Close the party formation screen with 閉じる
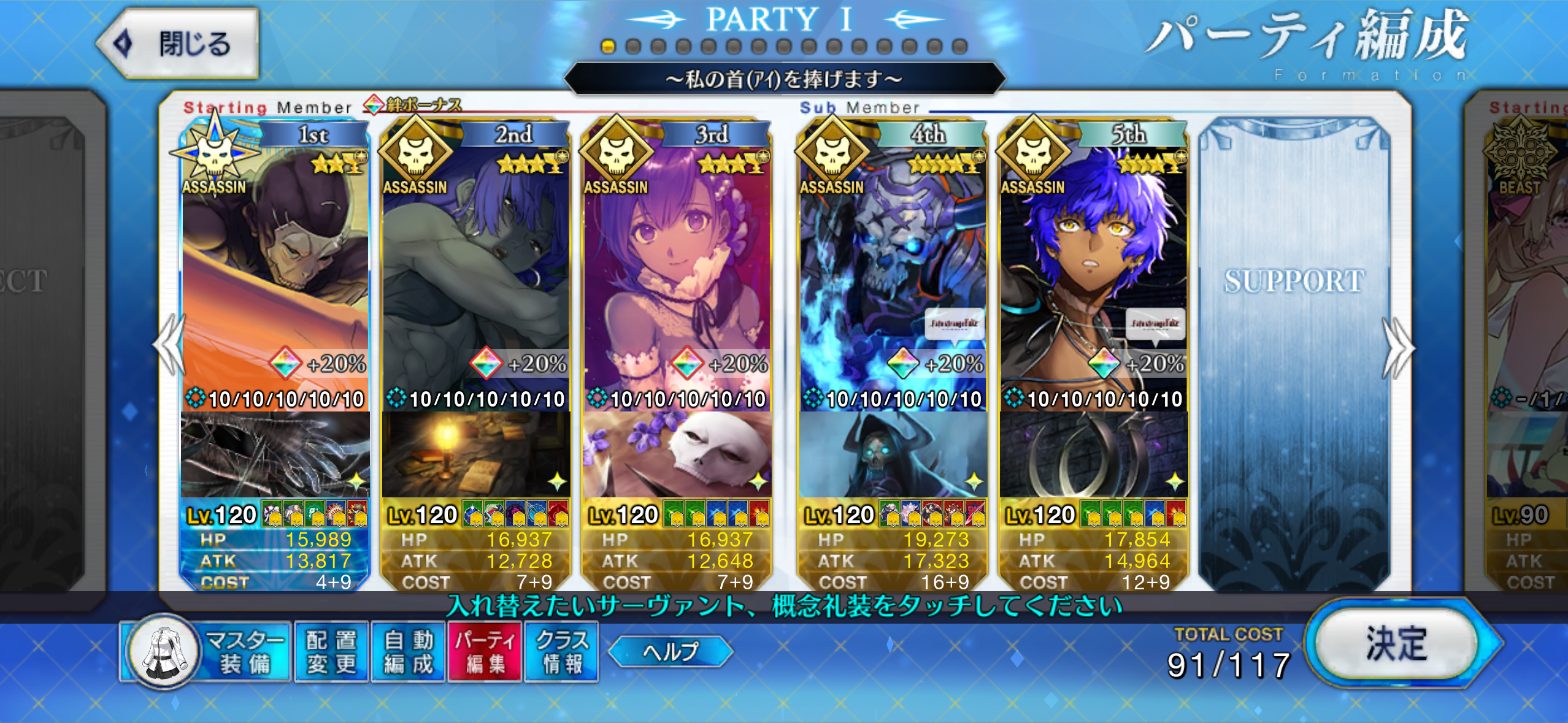This screenshot has height=723, width=1568. [179, 44]
